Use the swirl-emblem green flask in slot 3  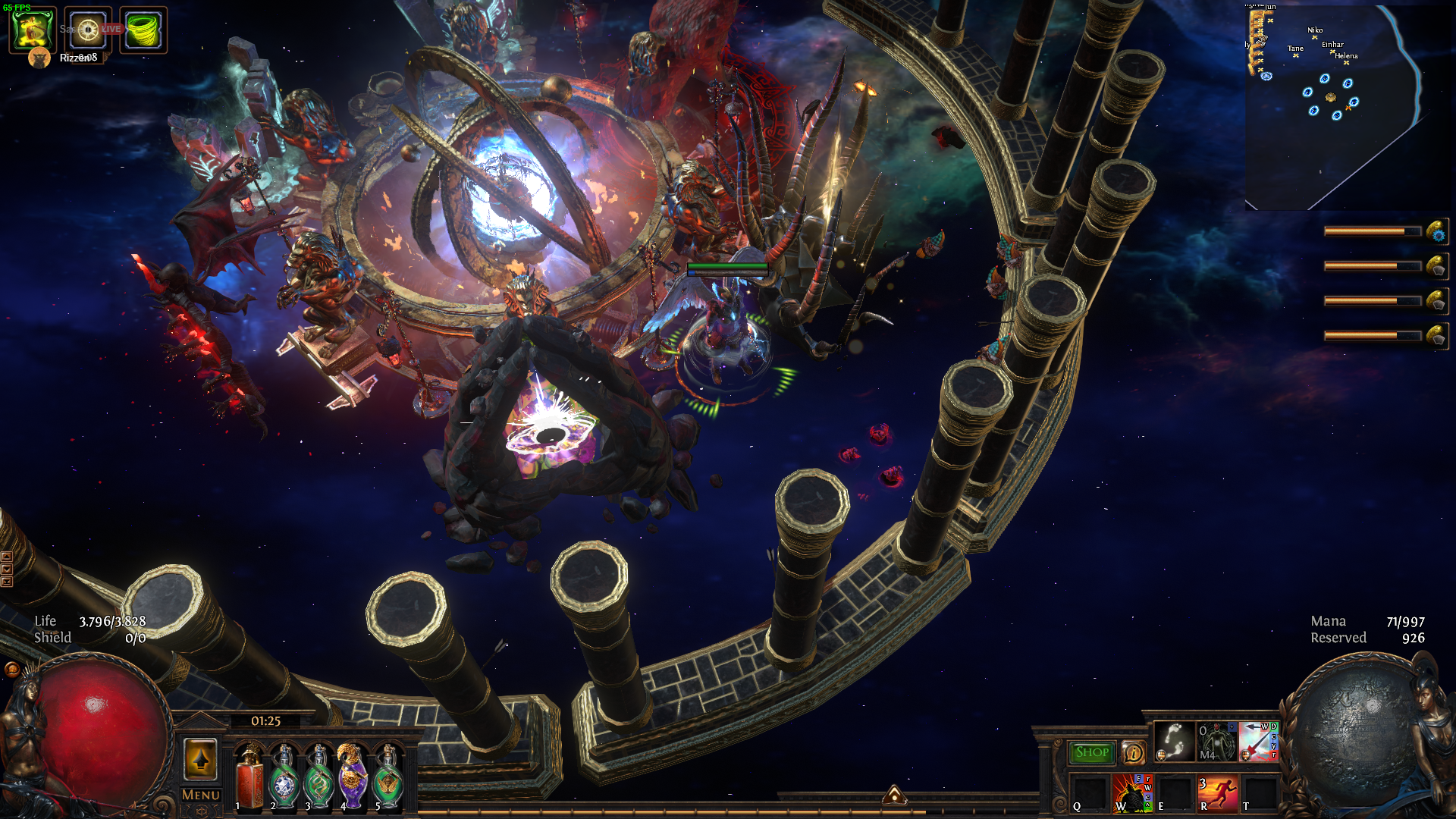coord(318,779)
